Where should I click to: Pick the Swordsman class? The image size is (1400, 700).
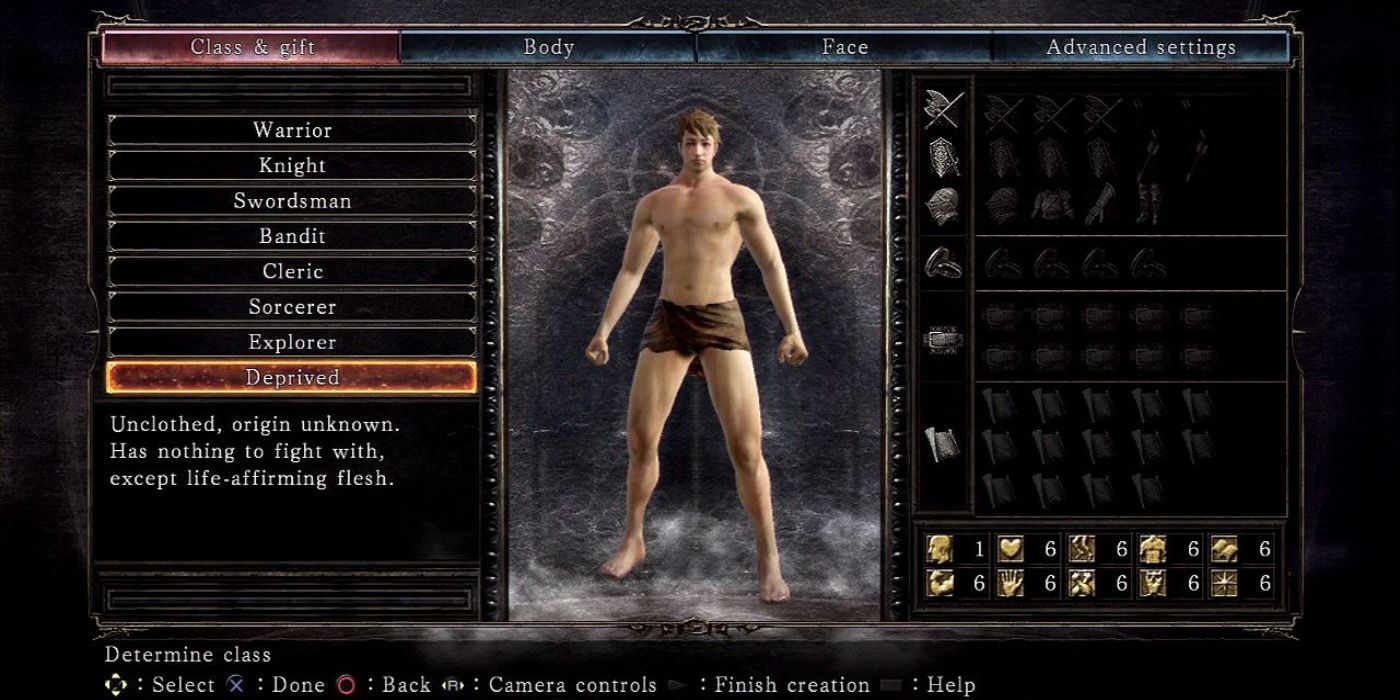[292, 201]
